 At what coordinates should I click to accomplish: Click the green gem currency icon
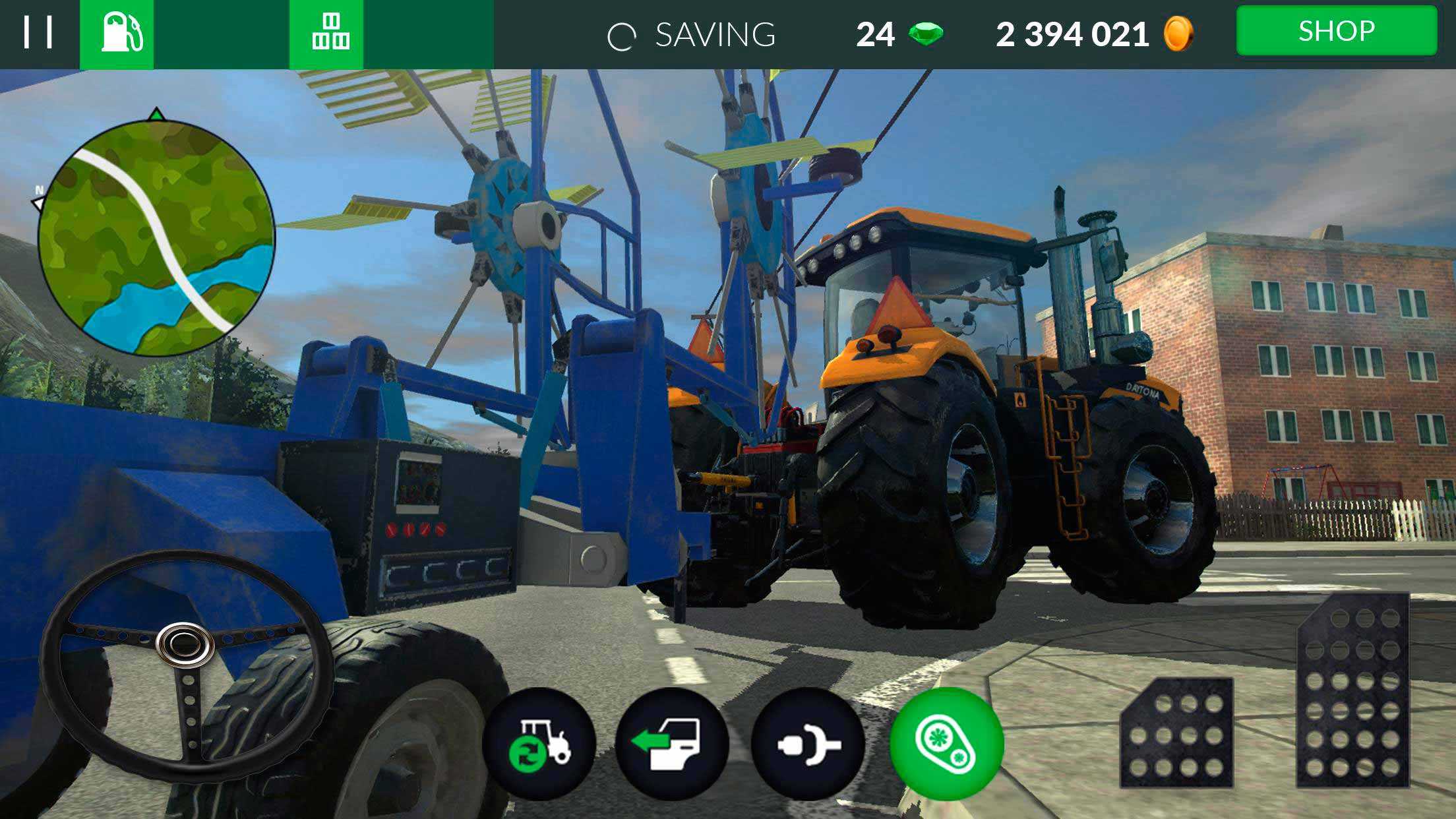coord(926,34)
